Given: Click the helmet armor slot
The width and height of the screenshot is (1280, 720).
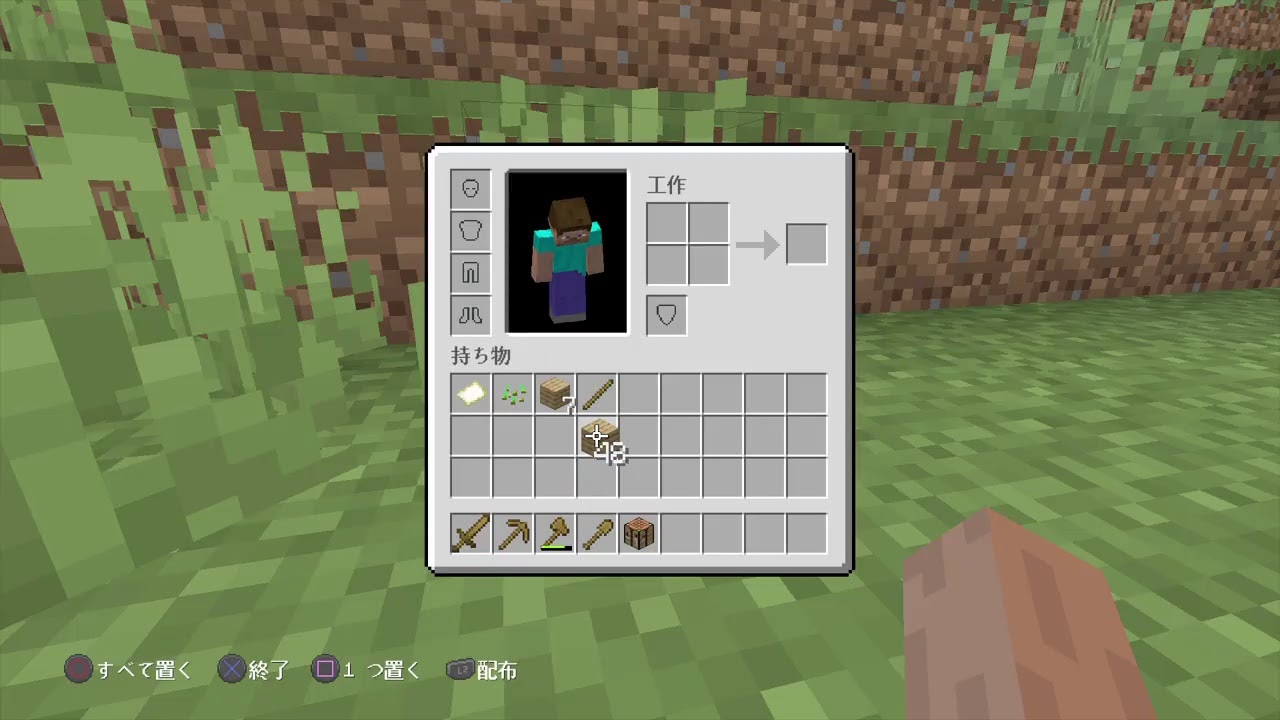Looking at the screenshot, I should 470,188.
